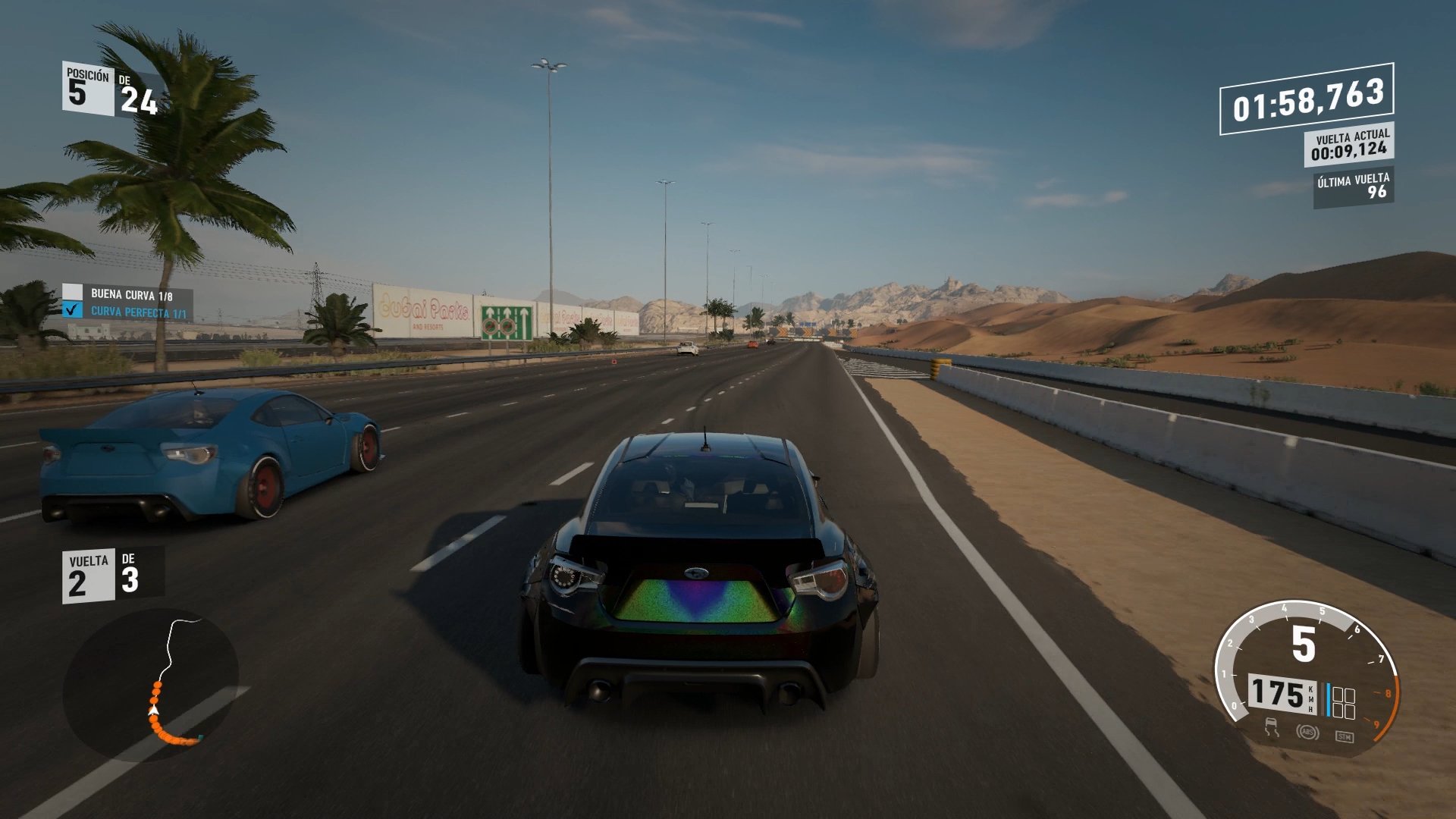Select the gear number 5 on the tachometer
The image size is (1456, 819).
click(1303, 644)
